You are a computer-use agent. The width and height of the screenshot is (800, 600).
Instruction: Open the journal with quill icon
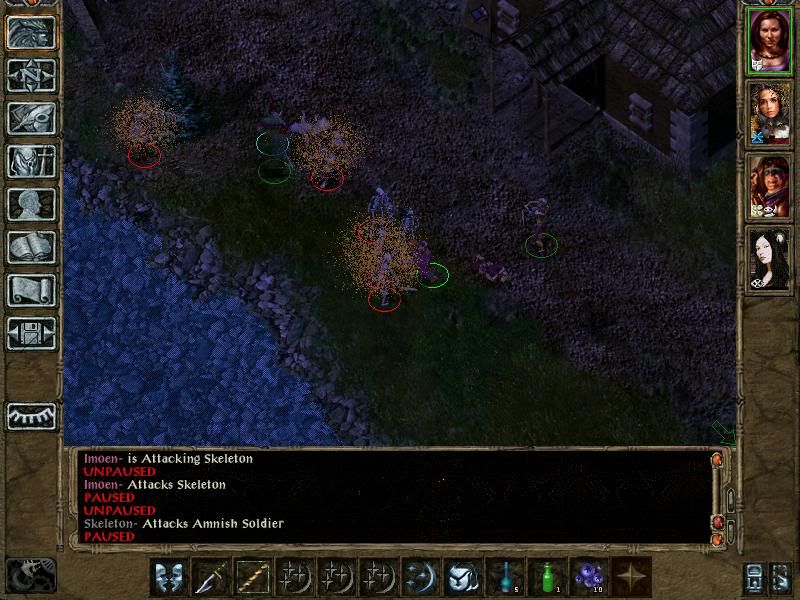point(31,118)
